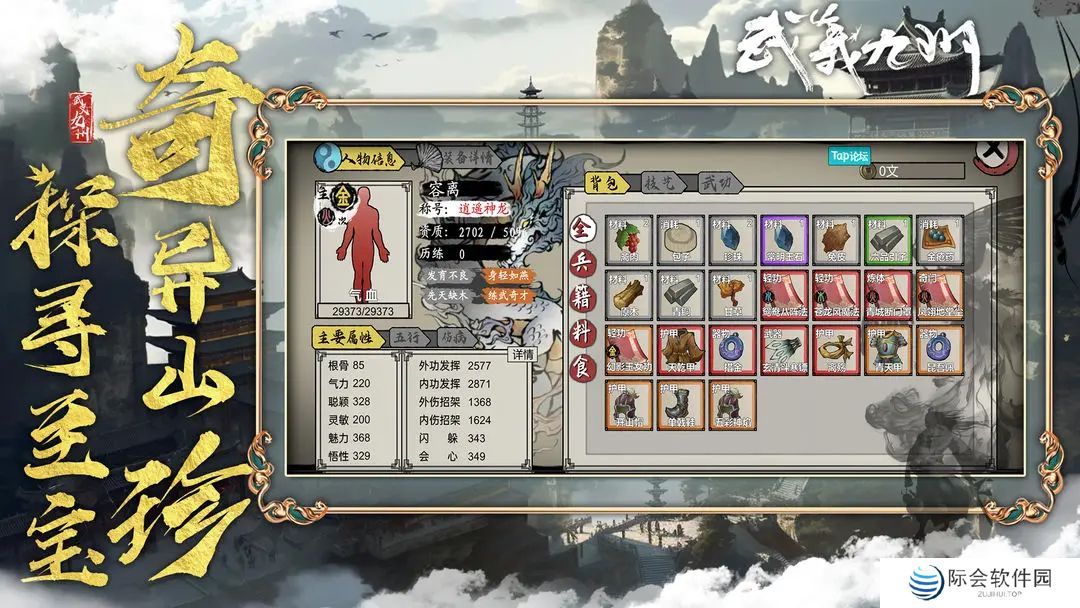Filter the bag by 兵 weapons category
The width and height of the screenshot is (1080, 608).
click(x=581, y=263)
